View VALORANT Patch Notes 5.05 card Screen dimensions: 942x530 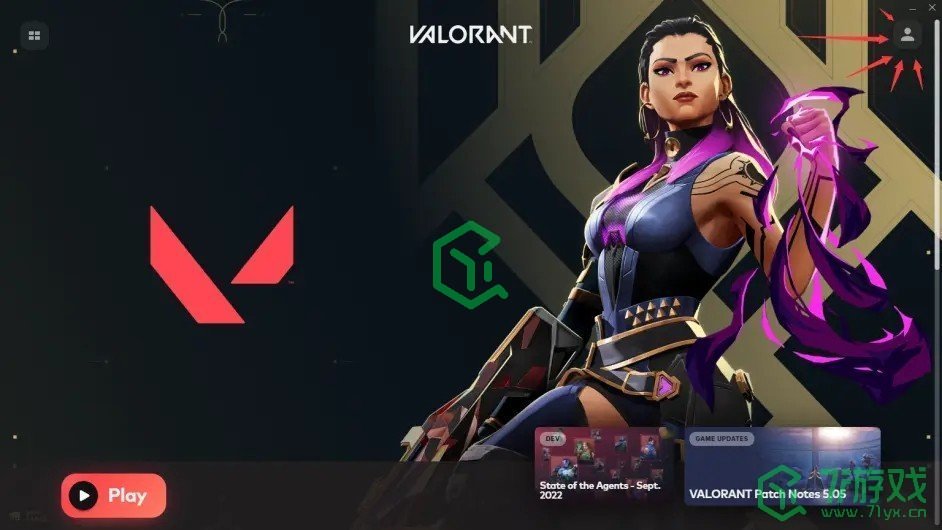[782, 466]
